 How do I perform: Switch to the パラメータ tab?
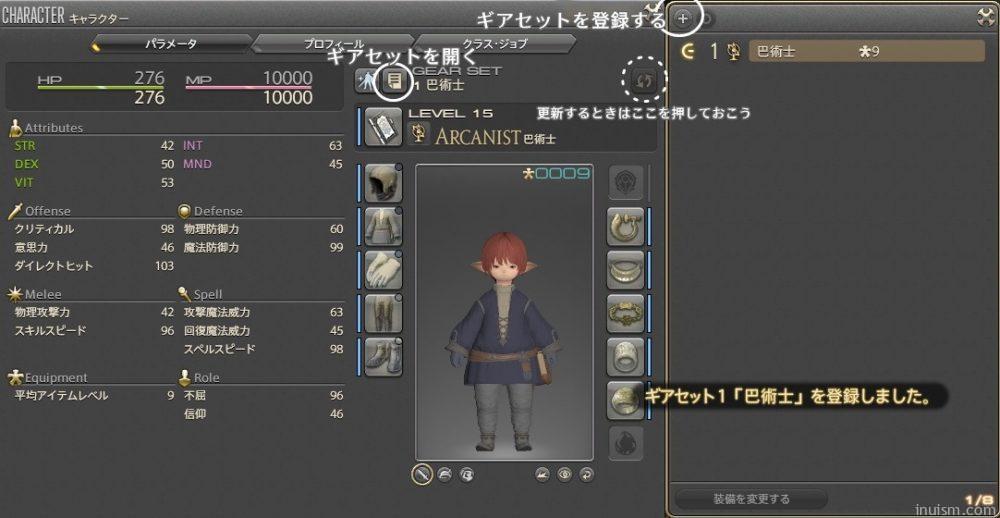pyautogui.click(x=170, y=44)
